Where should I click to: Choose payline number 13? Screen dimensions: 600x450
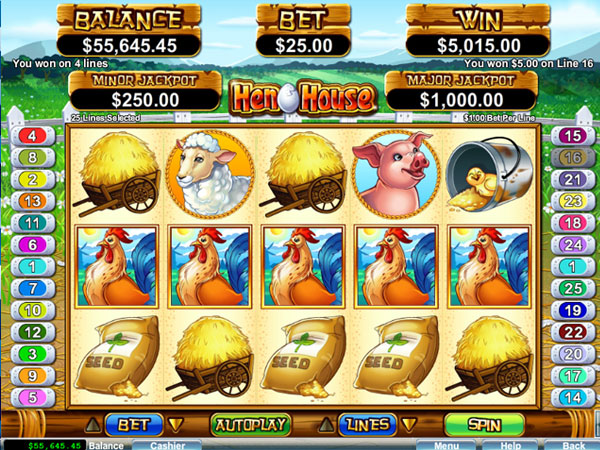pos(32,200)
